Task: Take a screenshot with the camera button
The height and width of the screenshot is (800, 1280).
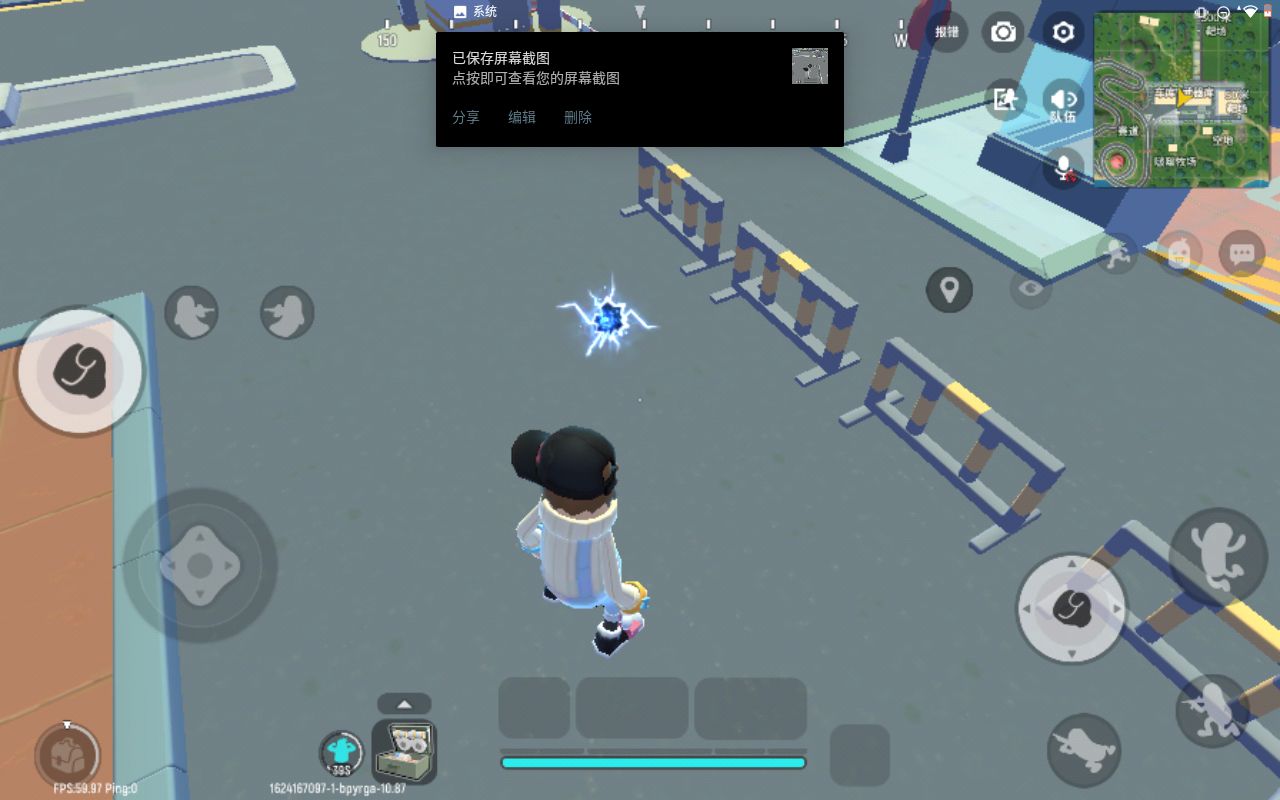Action: pyautogui.click(x=1002, y=33)
